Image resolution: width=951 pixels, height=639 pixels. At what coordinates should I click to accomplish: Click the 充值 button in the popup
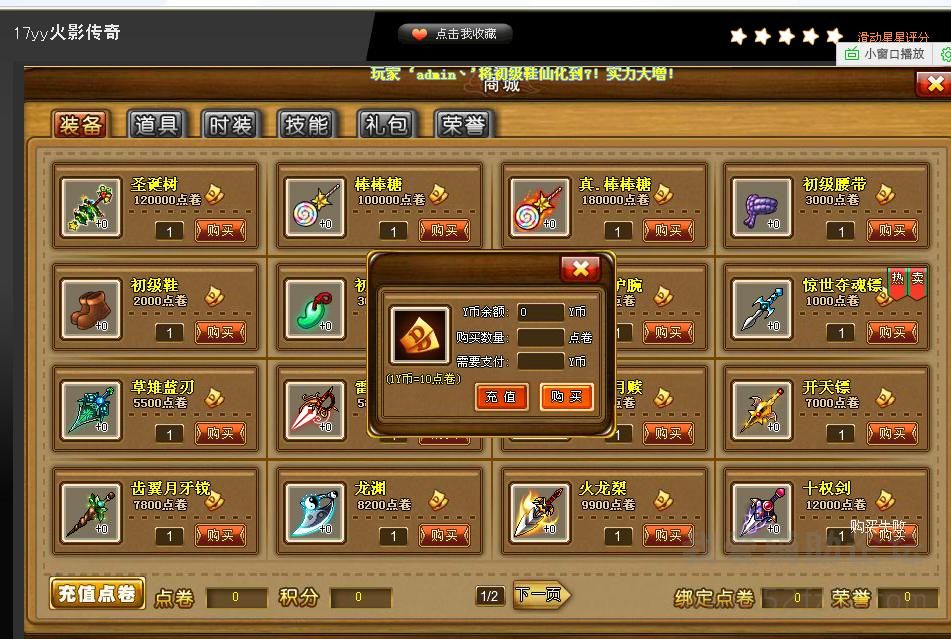pos(501,397)
